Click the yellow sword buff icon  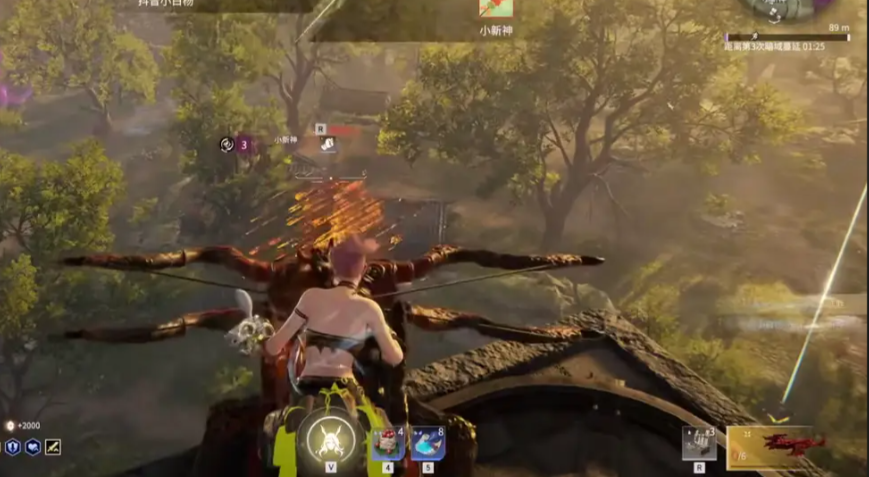coord(53,447)
